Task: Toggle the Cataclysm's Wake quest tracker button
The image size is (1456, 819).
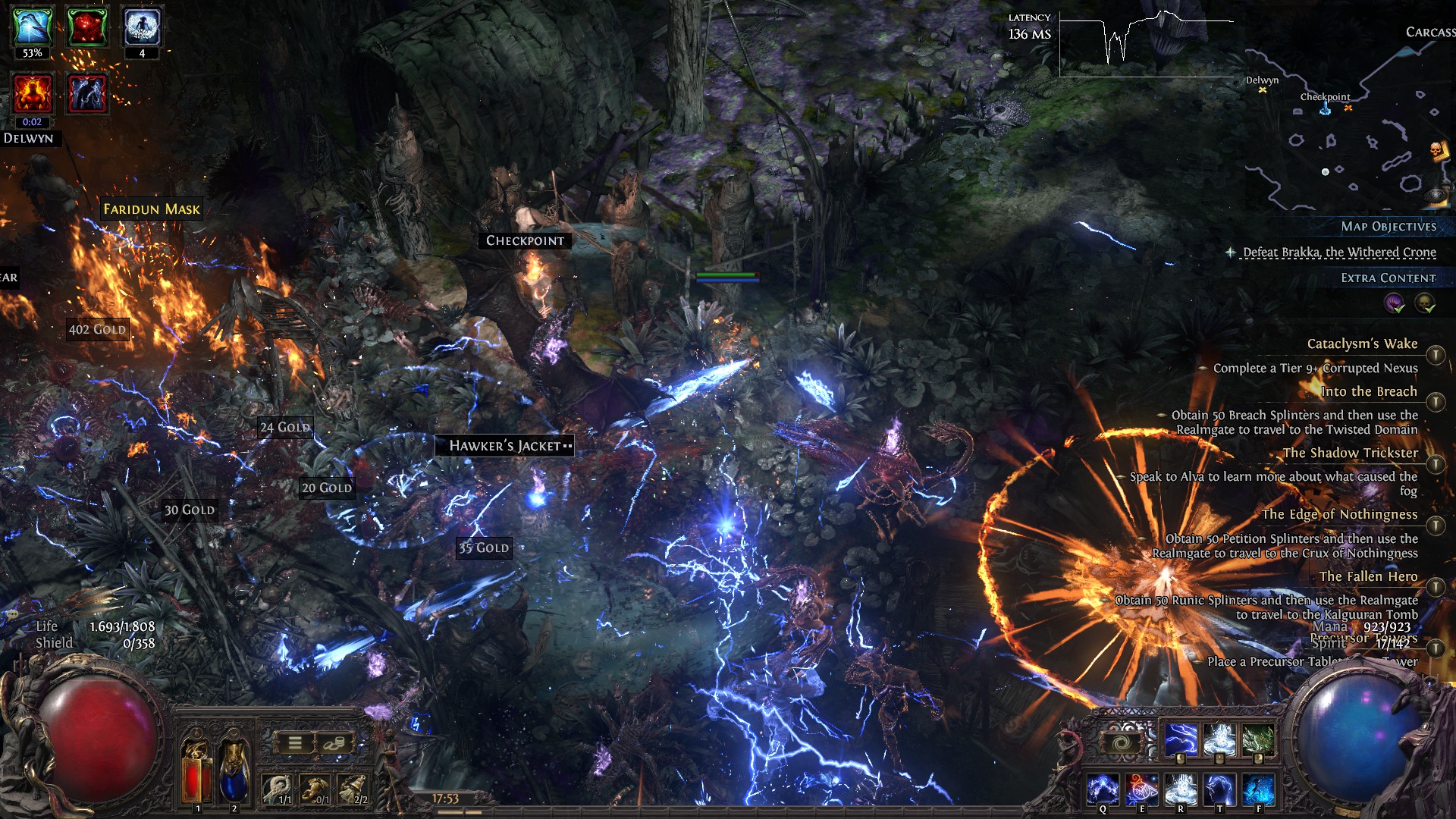Action: point(1435,355)
